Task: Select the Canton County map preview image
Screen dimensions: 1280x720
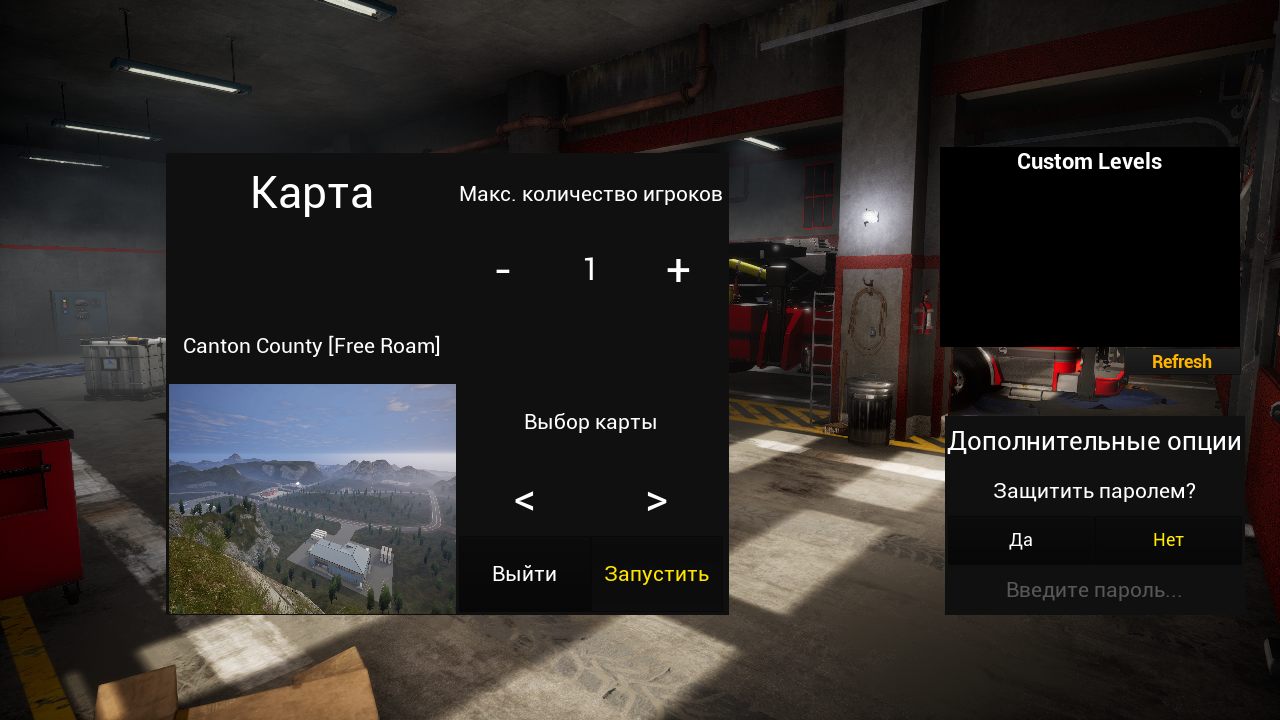Action: 312,498
